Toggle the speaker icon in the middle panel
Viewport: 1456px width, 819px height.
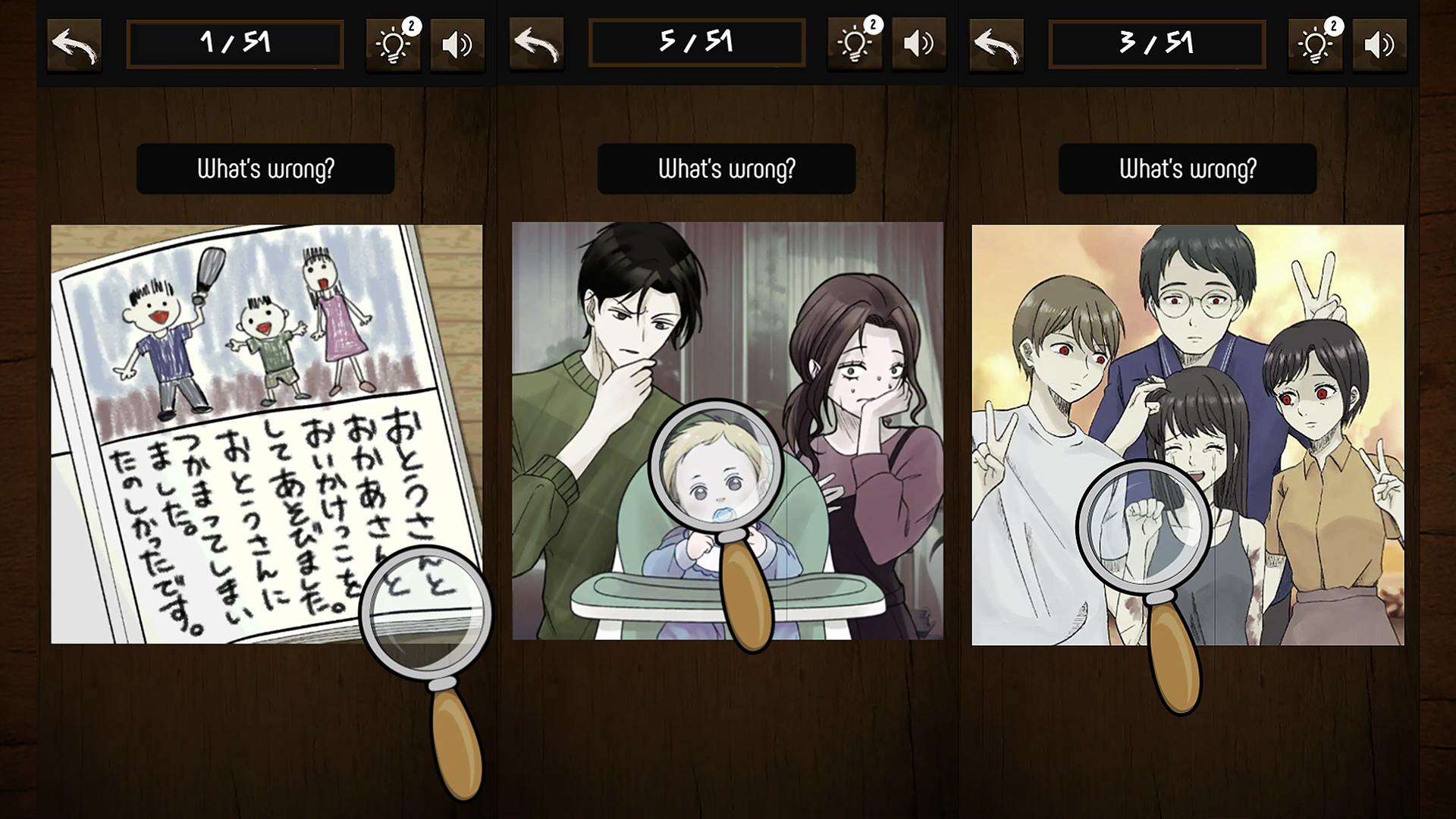918,43
